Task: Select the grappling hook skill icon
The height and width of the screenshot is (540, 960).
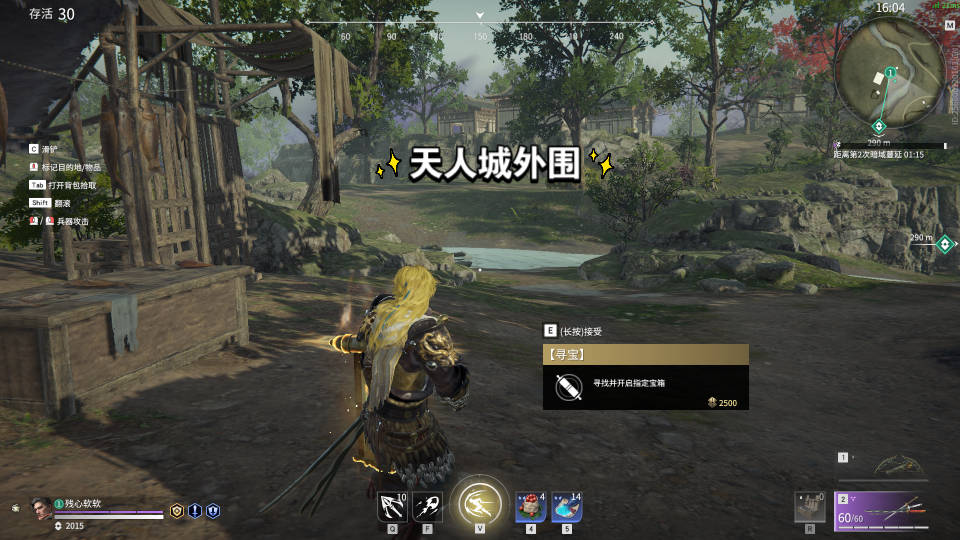Action: 392,506
